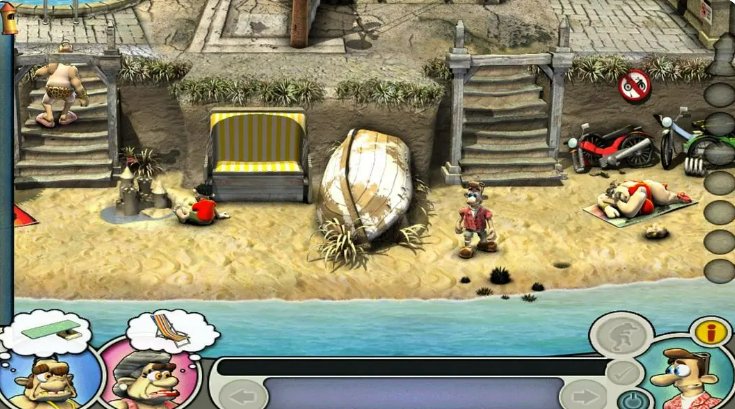Click the checkmark confirm button
This screenshot has height=409, width=735.
(622, 373)
